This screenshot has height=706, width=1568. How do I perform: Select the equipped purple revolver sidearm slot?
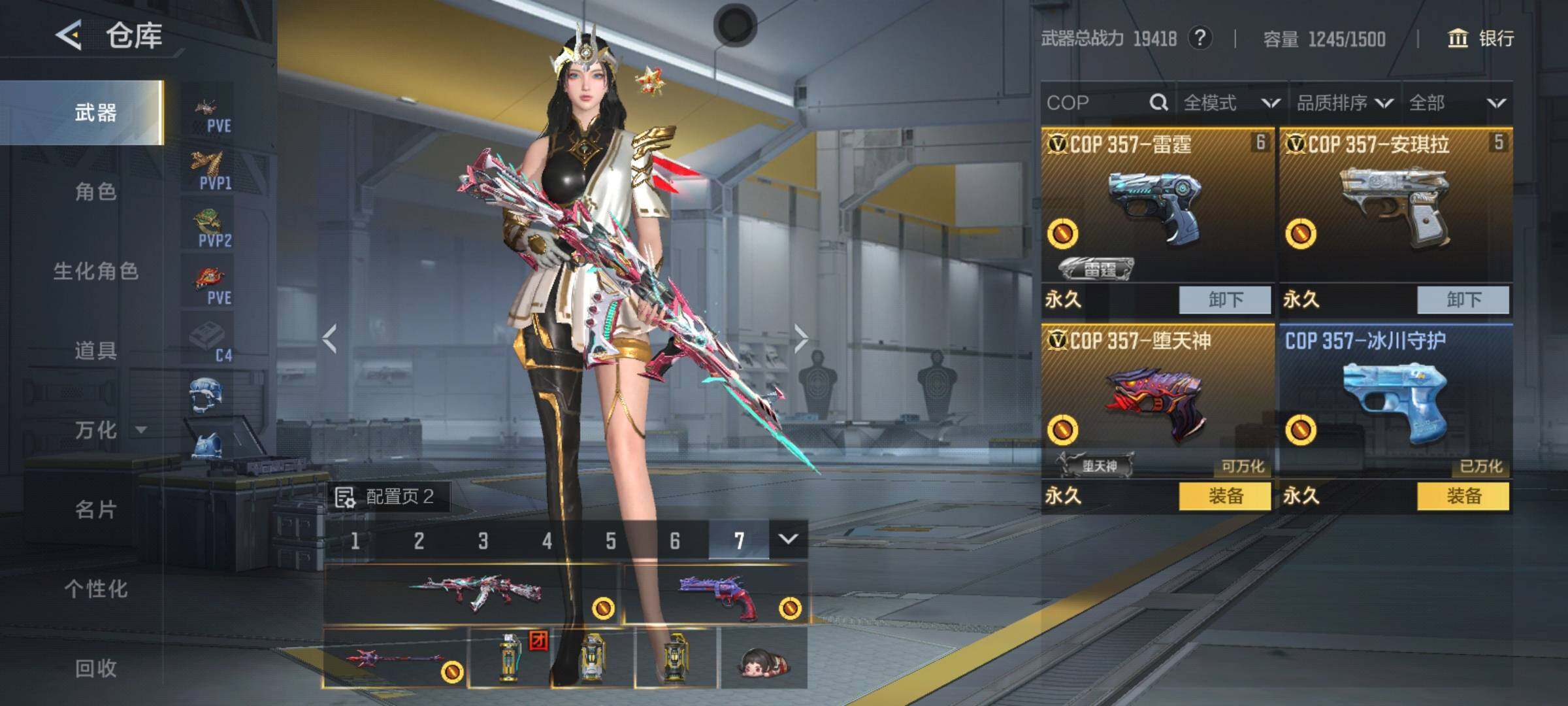click(716, 595)
